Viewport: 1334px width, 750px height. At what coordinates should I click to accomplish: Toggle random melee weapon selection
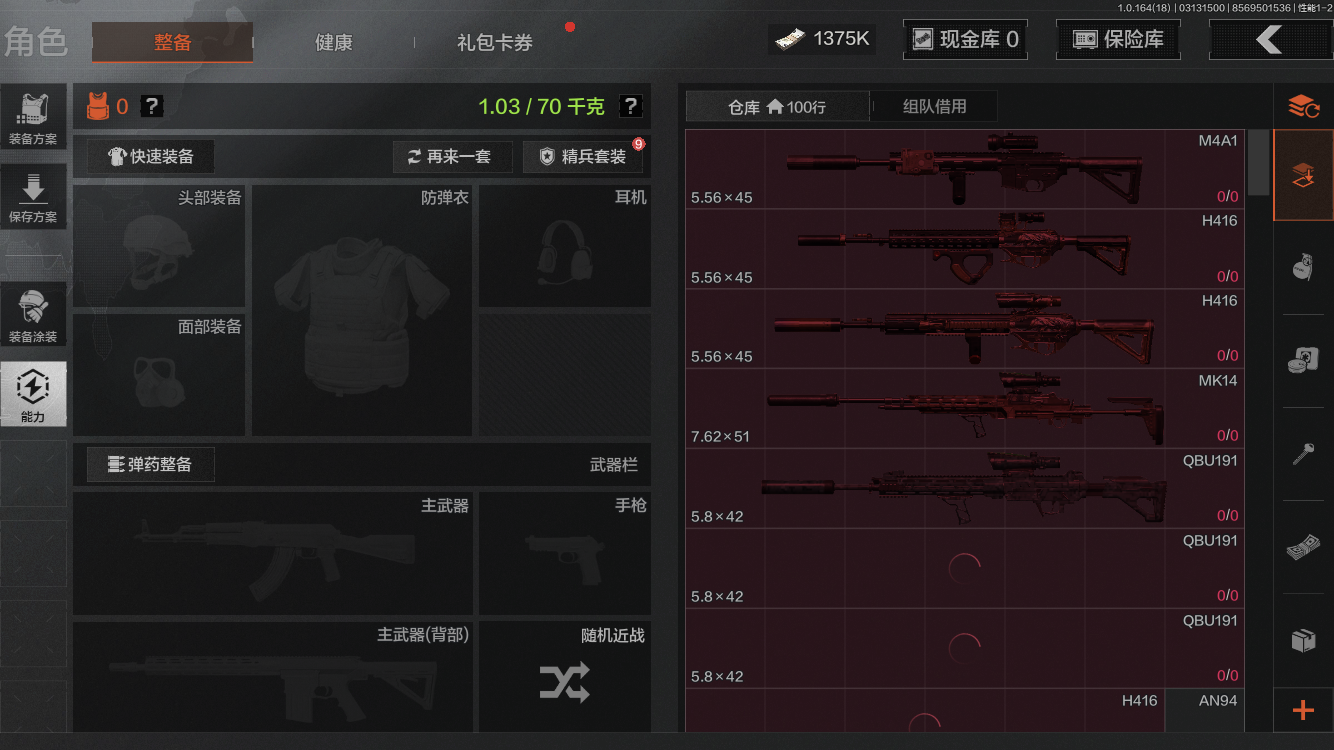point(563,684)
